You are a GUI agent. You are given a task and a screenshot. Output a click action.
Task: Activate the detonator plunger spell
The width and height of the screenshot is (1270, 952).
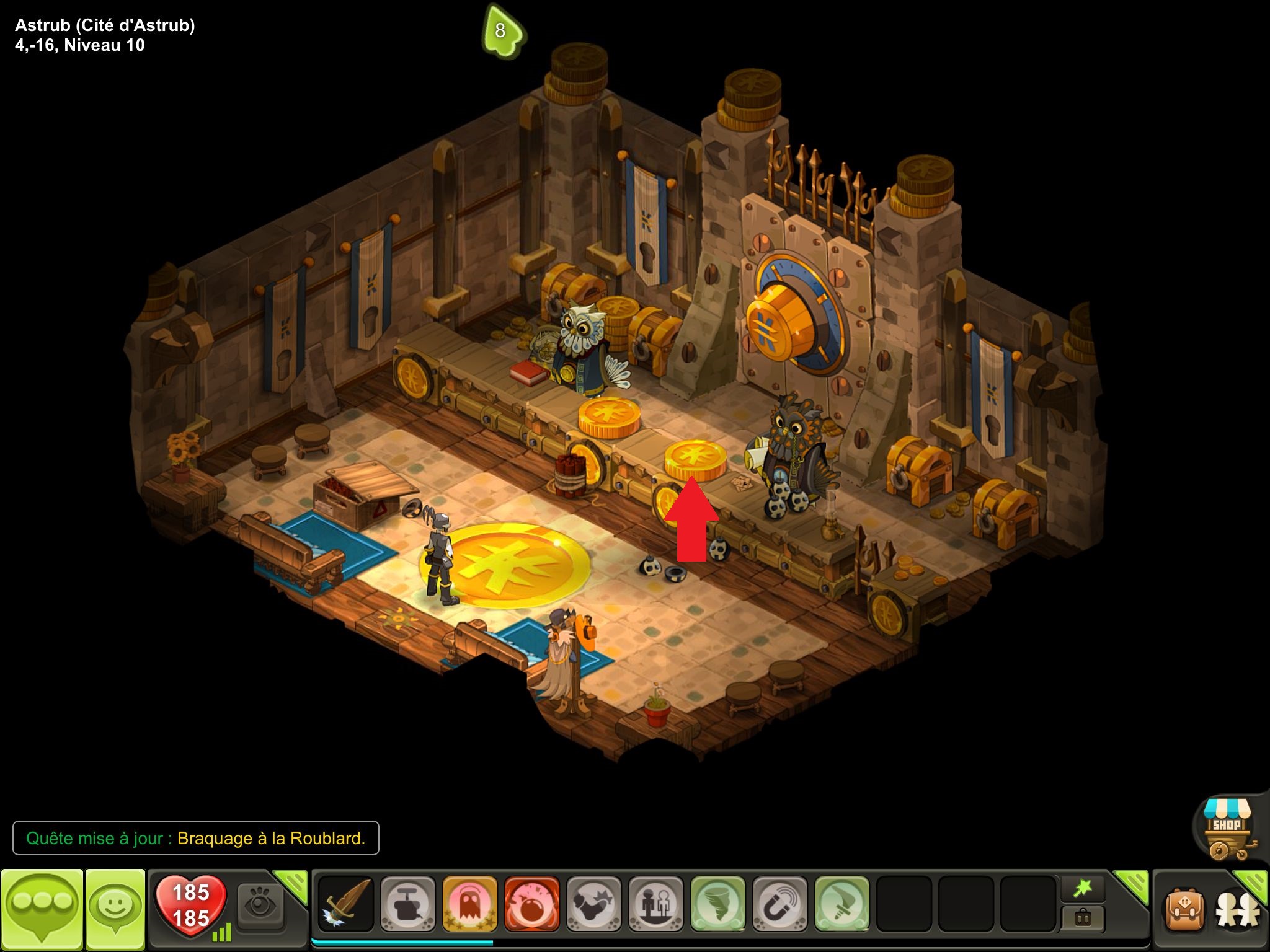click(407, 904)
